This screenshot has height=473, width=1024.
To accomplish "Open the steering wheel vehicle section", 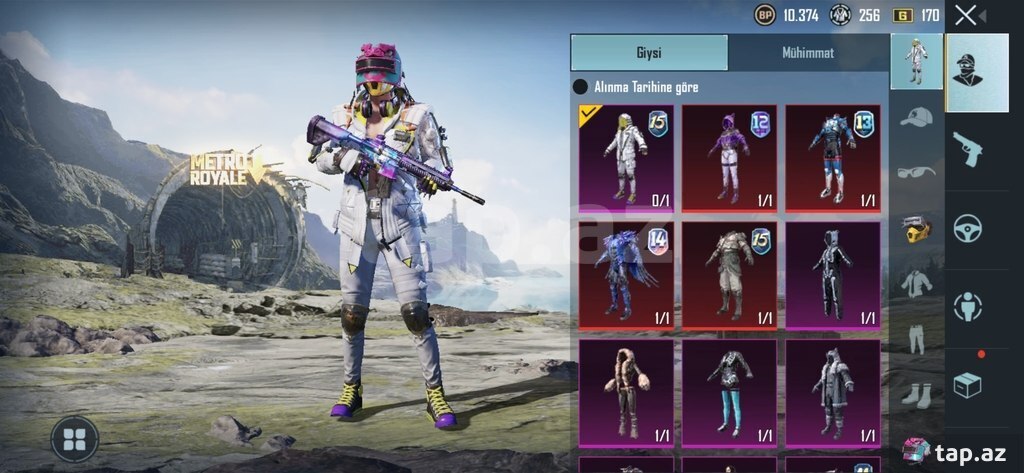I will tap(967, 228).
